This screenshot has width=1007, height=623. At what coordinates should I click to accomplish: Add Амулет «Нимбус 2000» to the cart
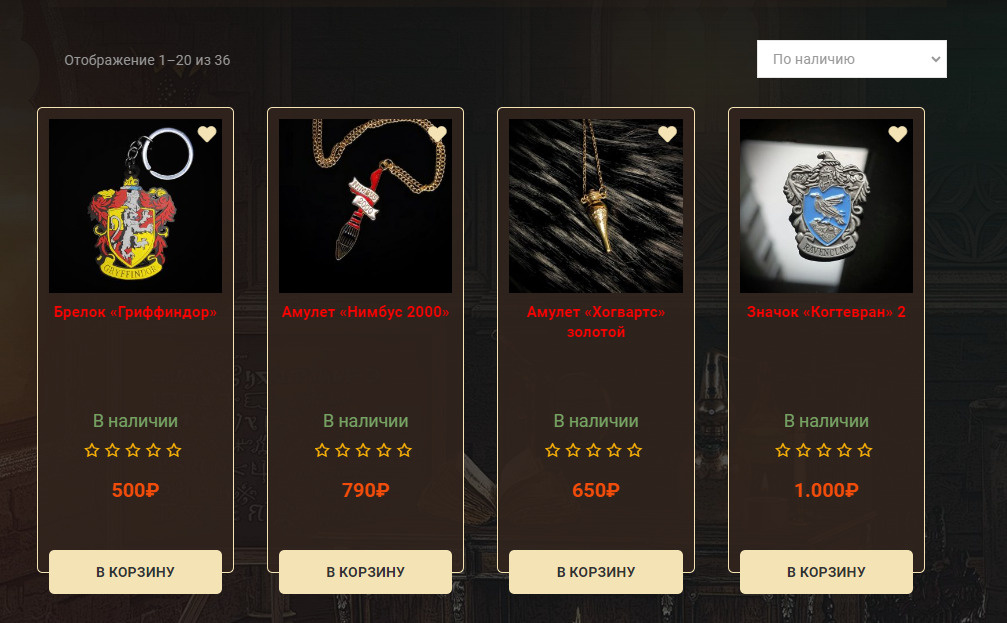click(x=365, y=572)
